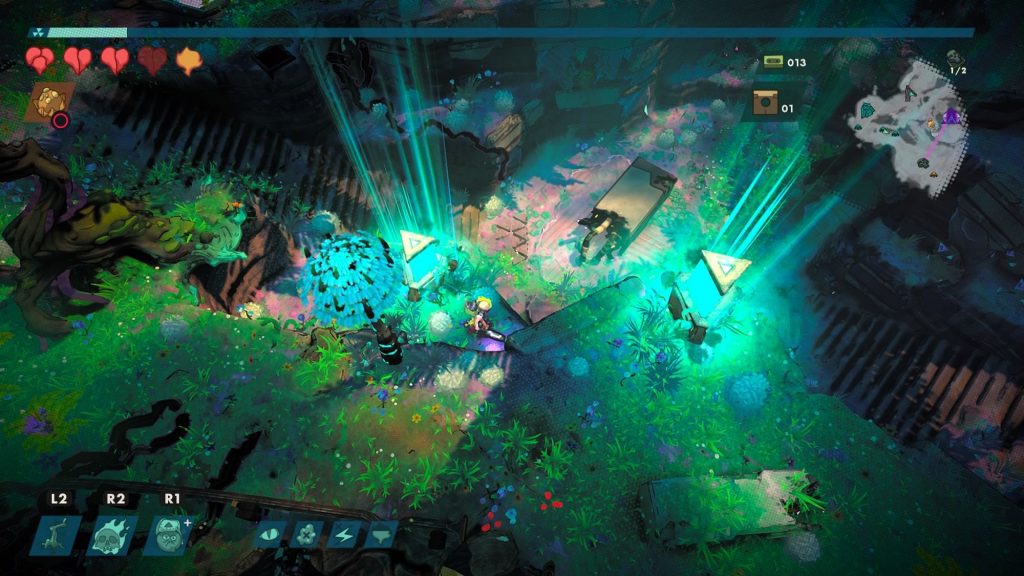The width and height of the screenshot is (1024, 576).
Task: Use the spiky golden consumable item
Action: click(x=47, y=100)
